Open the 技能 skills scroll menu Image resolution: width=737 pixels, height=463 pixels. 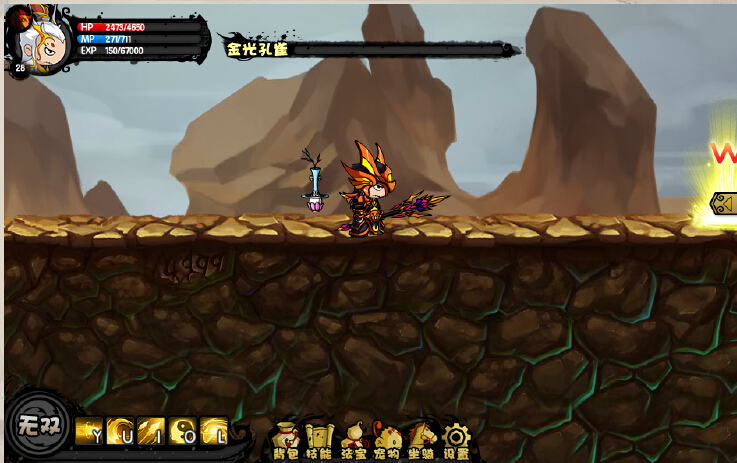pos(319,440)
